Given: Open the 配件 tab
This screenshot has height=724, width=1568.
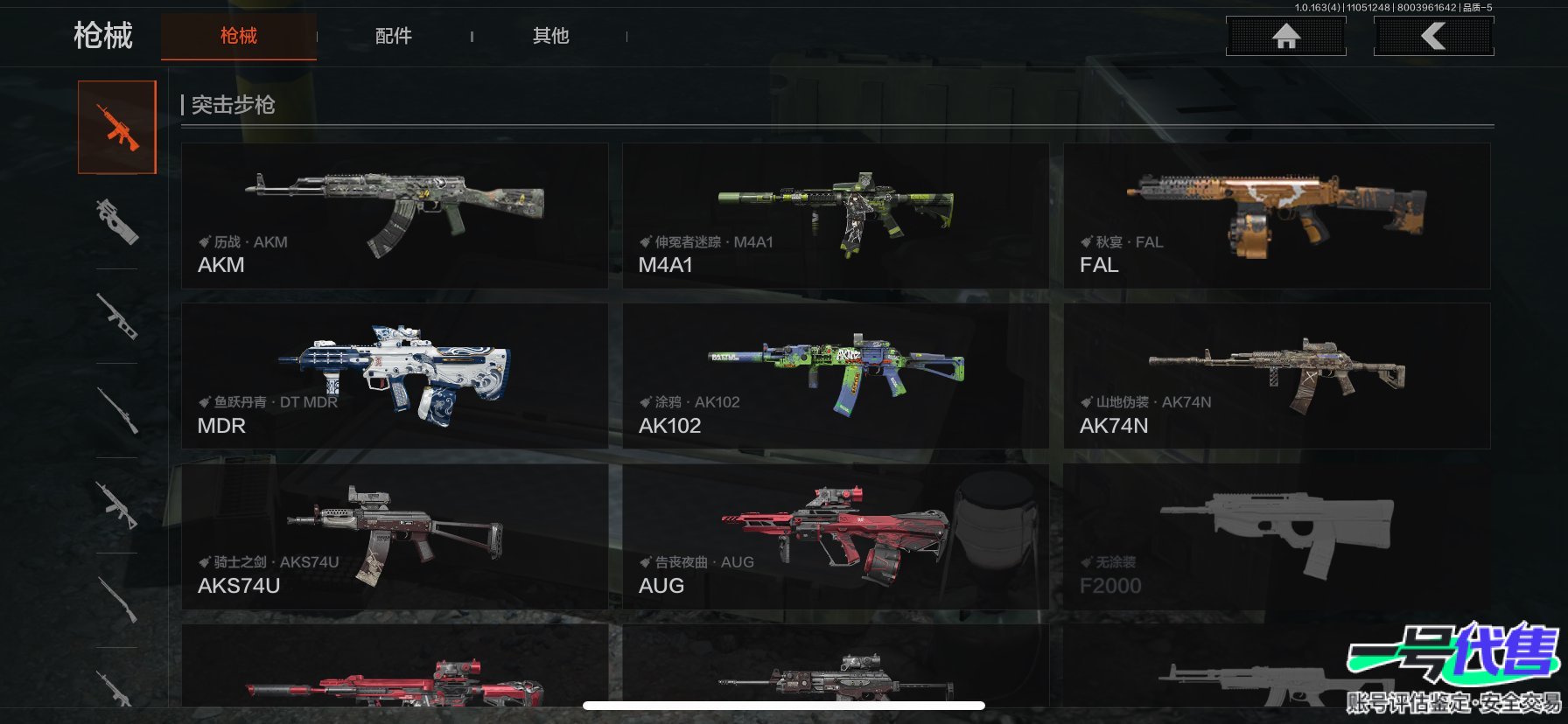Looking at the screenshot, I should [393, 36].
